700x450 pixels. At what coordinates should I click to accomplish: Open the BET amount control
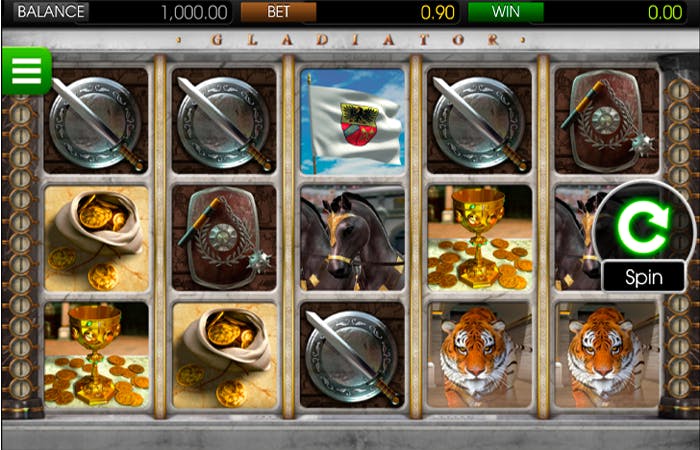[x=278, y=12]
